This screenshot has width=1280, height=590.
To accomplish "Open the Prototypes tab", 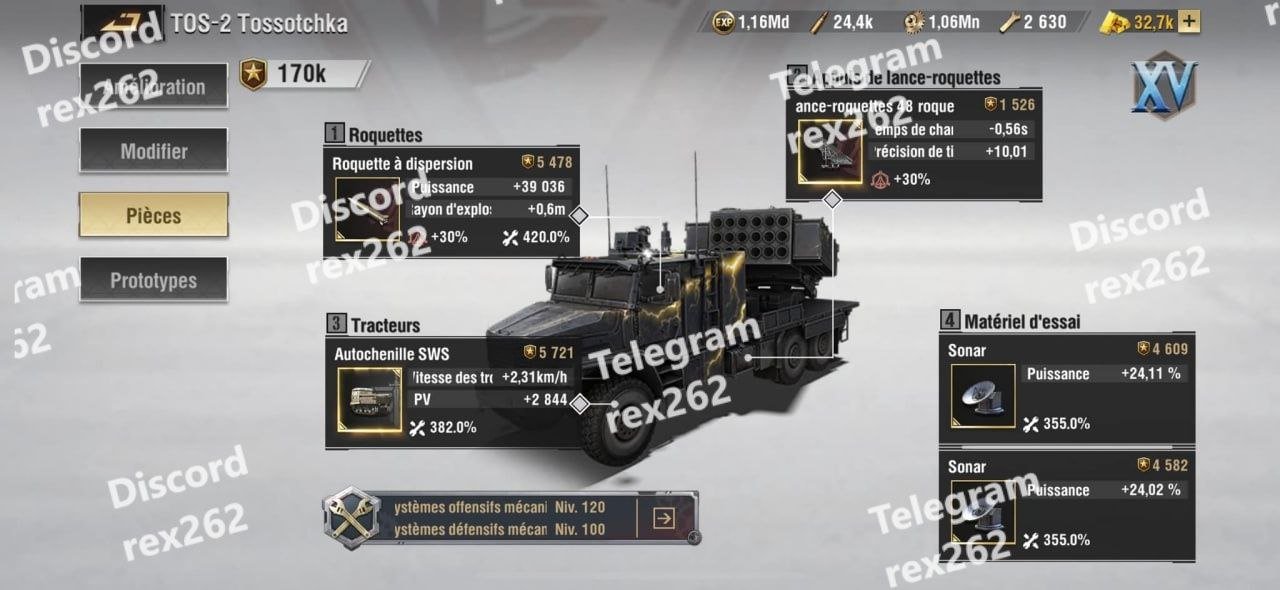I will [154, 280].
